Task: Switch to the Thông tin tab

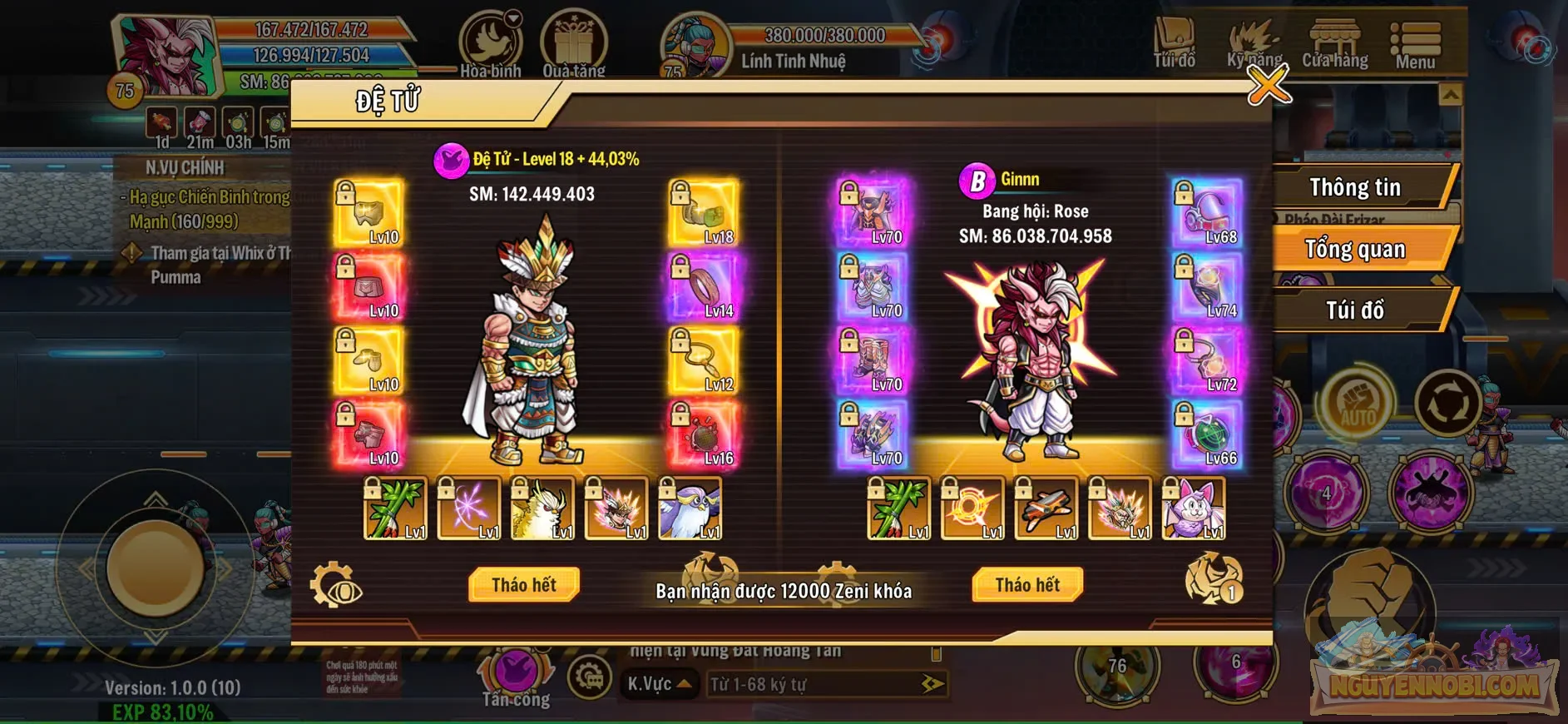Action: tap(1356, 186)
